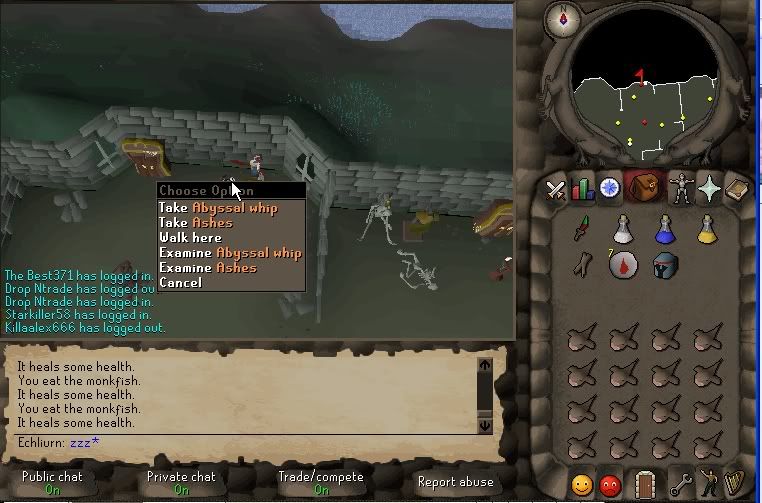Open the worn equipment tab

point(683,188)
